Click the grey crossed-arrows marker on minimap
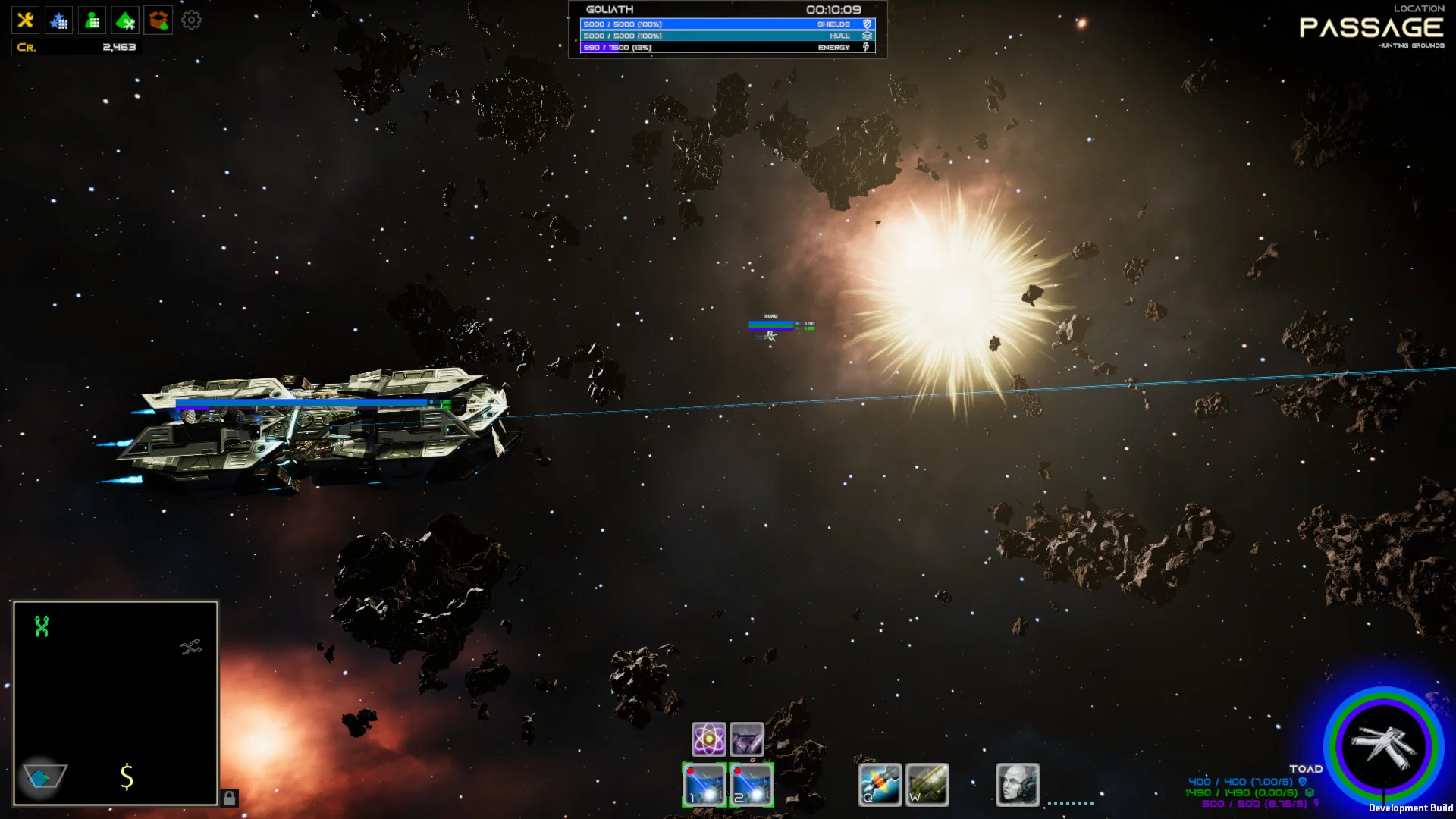Screen dimensions: 1456x819 point(190,647)
